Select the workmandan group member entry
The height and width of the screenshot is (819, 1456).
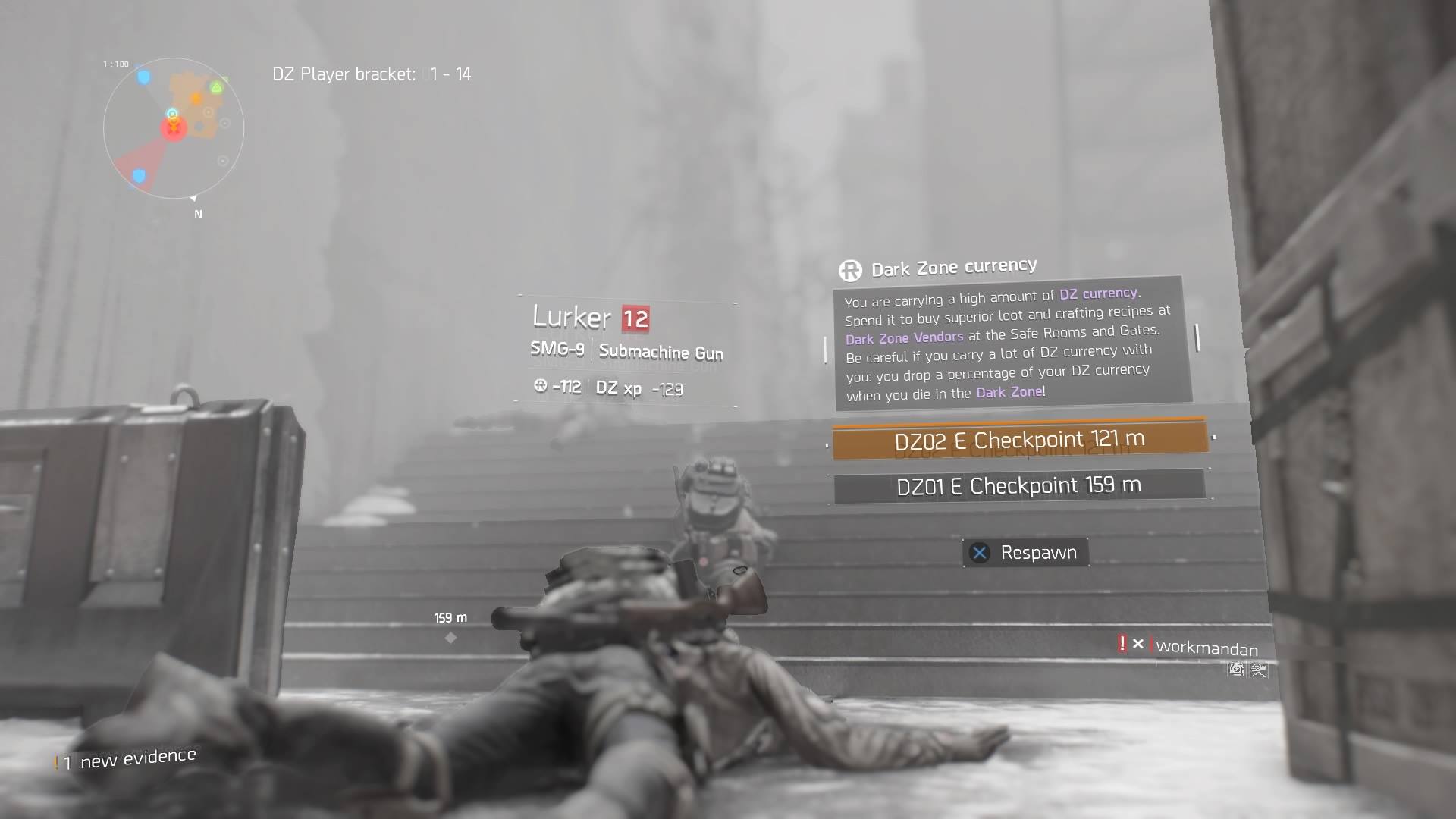click(x=1206, y=648)
